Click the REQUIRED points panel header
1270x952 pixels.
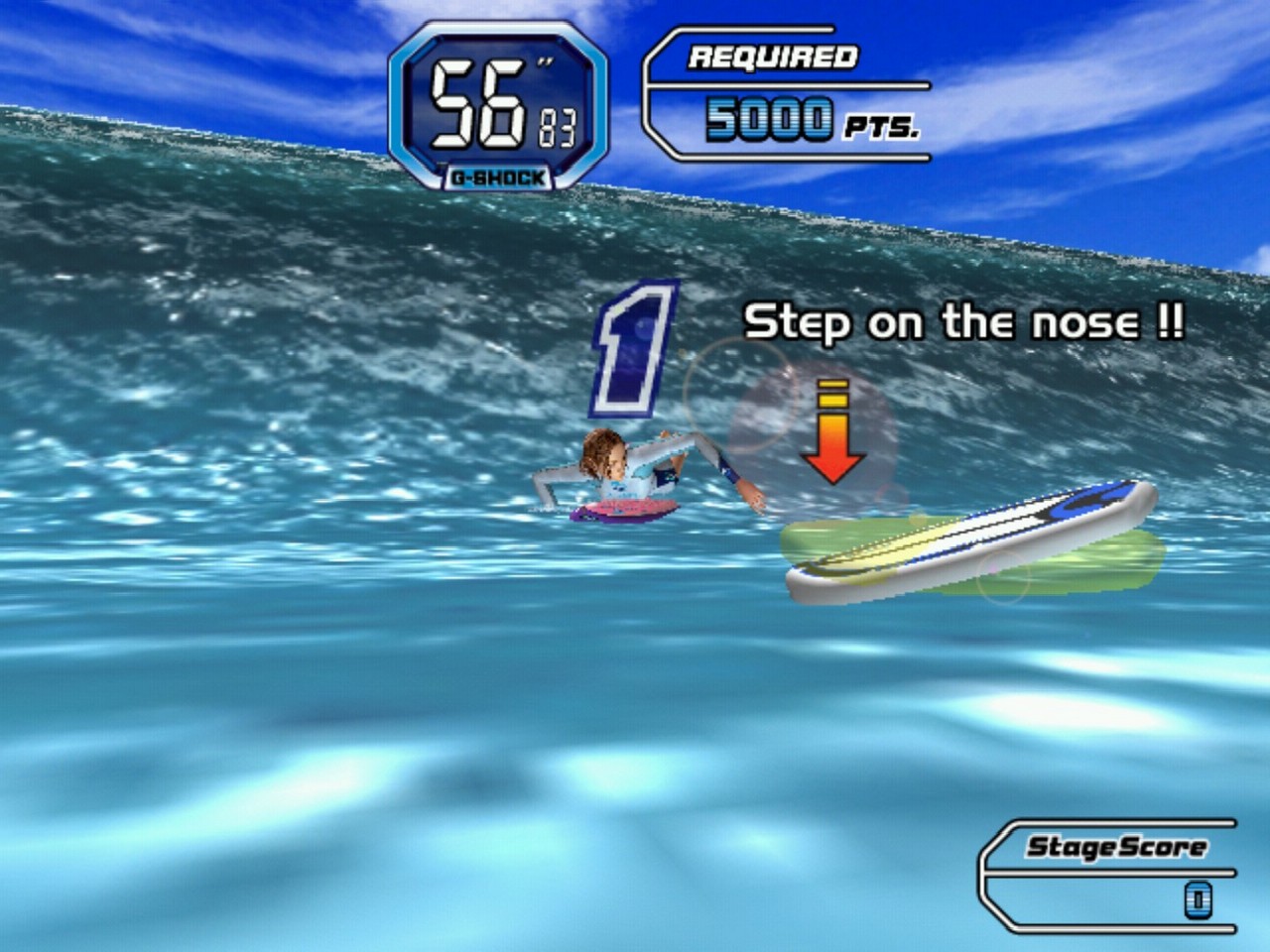(x=772, y=58)
